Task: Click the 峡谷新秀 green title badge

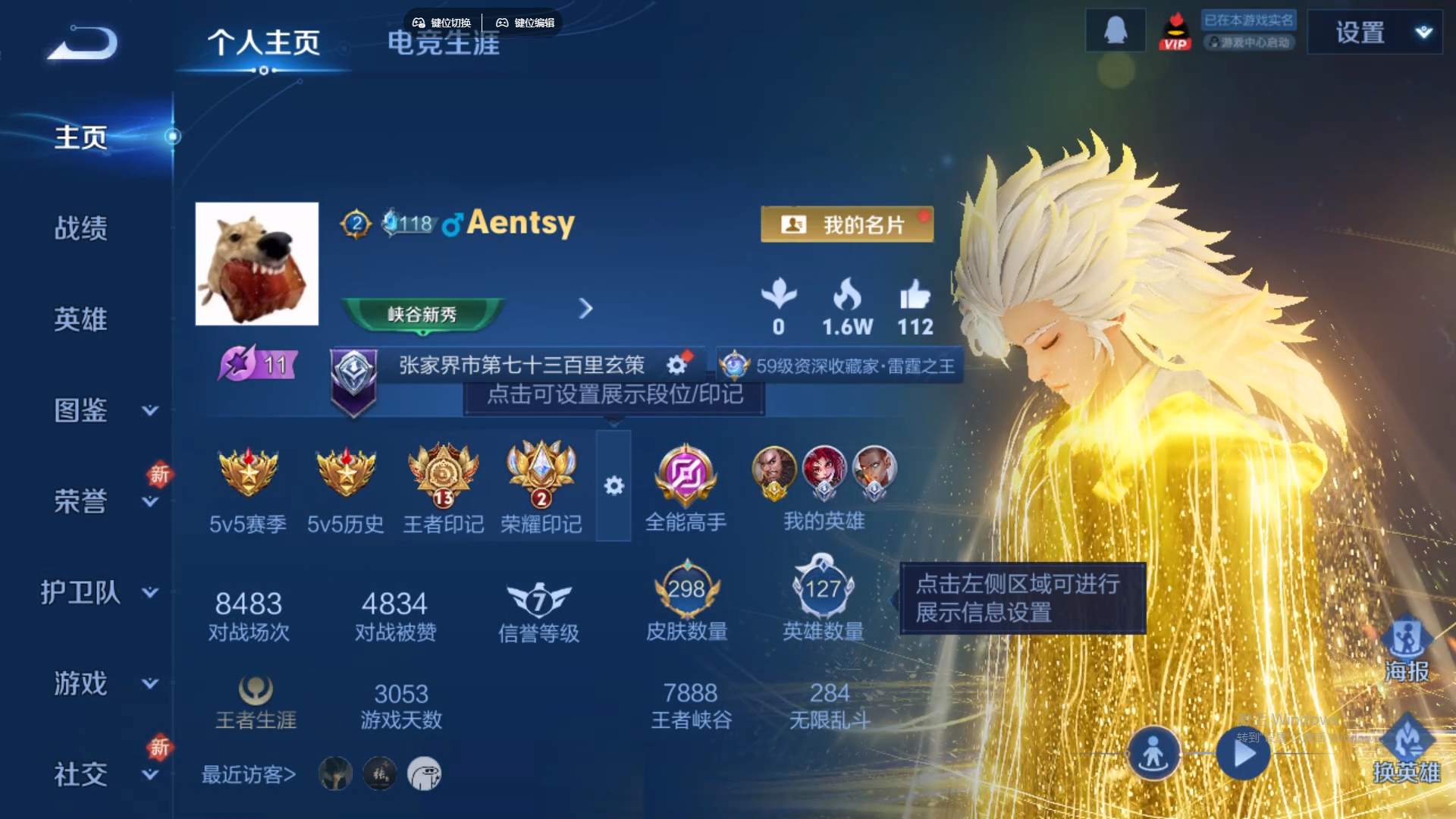Action: tap(421, 315)
